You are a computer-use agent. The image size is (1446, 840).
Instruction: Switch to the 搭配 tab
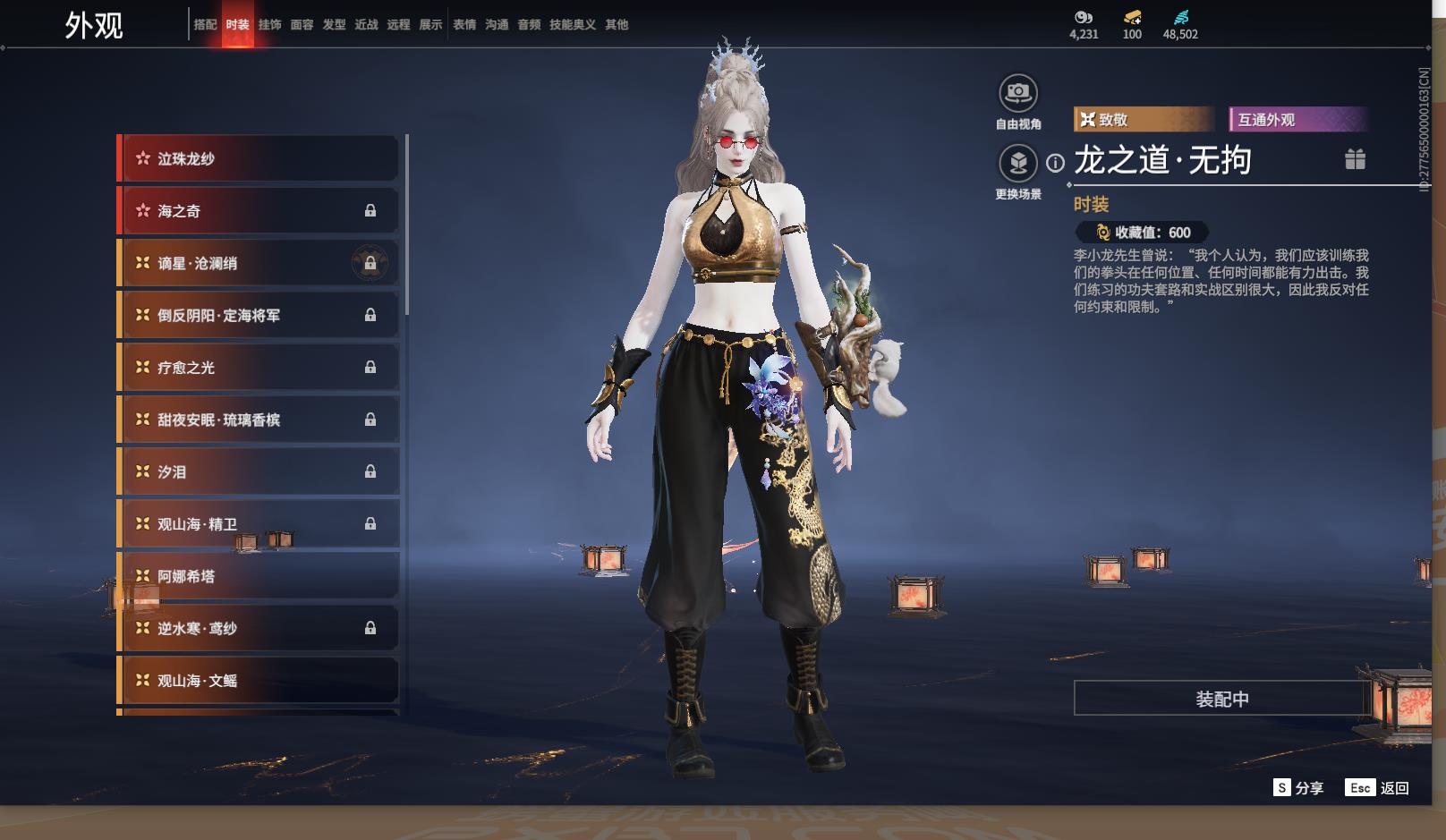click(x=205, y=24)
